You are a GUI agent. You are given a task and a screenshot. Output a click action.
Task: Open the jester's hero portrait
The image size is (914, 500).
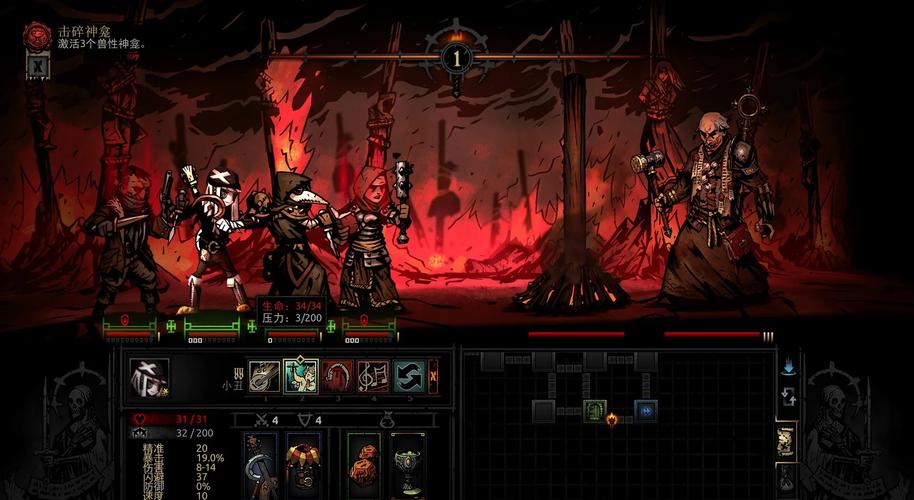pos(149,377)
